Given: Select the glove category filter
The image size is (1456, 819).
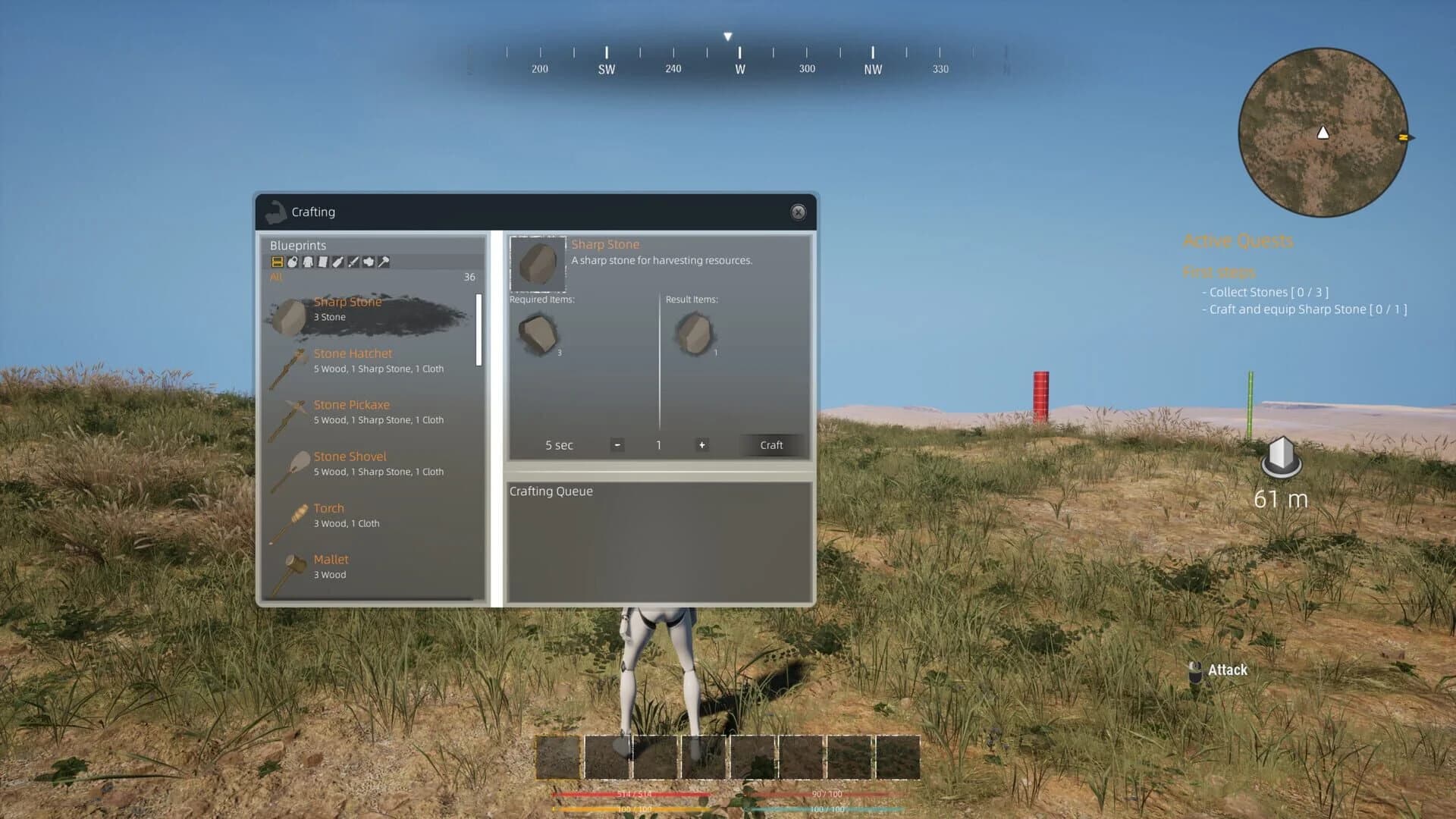Looking at the screenshot, I should pyautogui.click(x=369, y=262).
